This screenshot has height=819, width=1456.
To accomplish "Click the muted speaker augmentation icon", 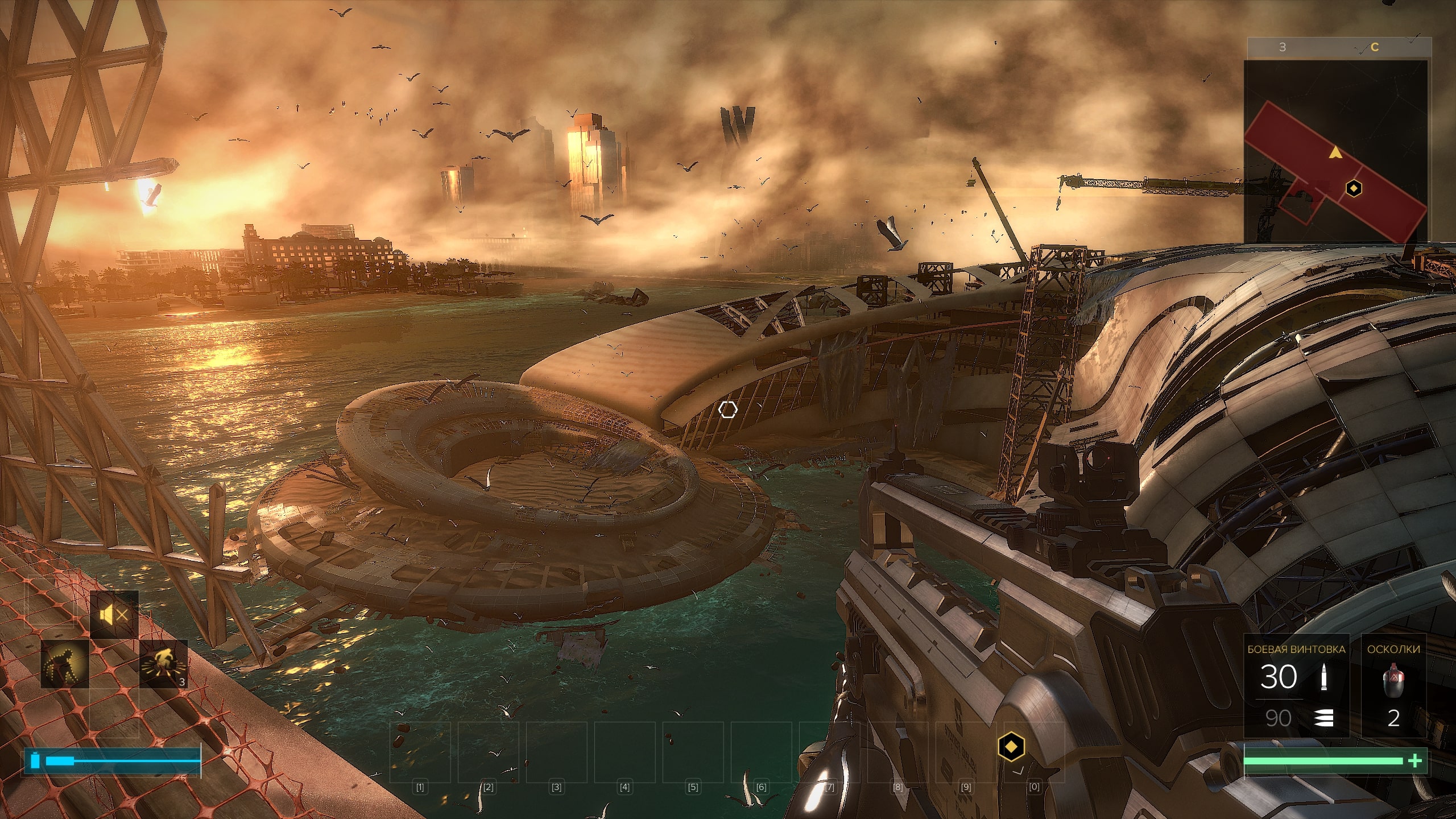I will click(114, 615).
